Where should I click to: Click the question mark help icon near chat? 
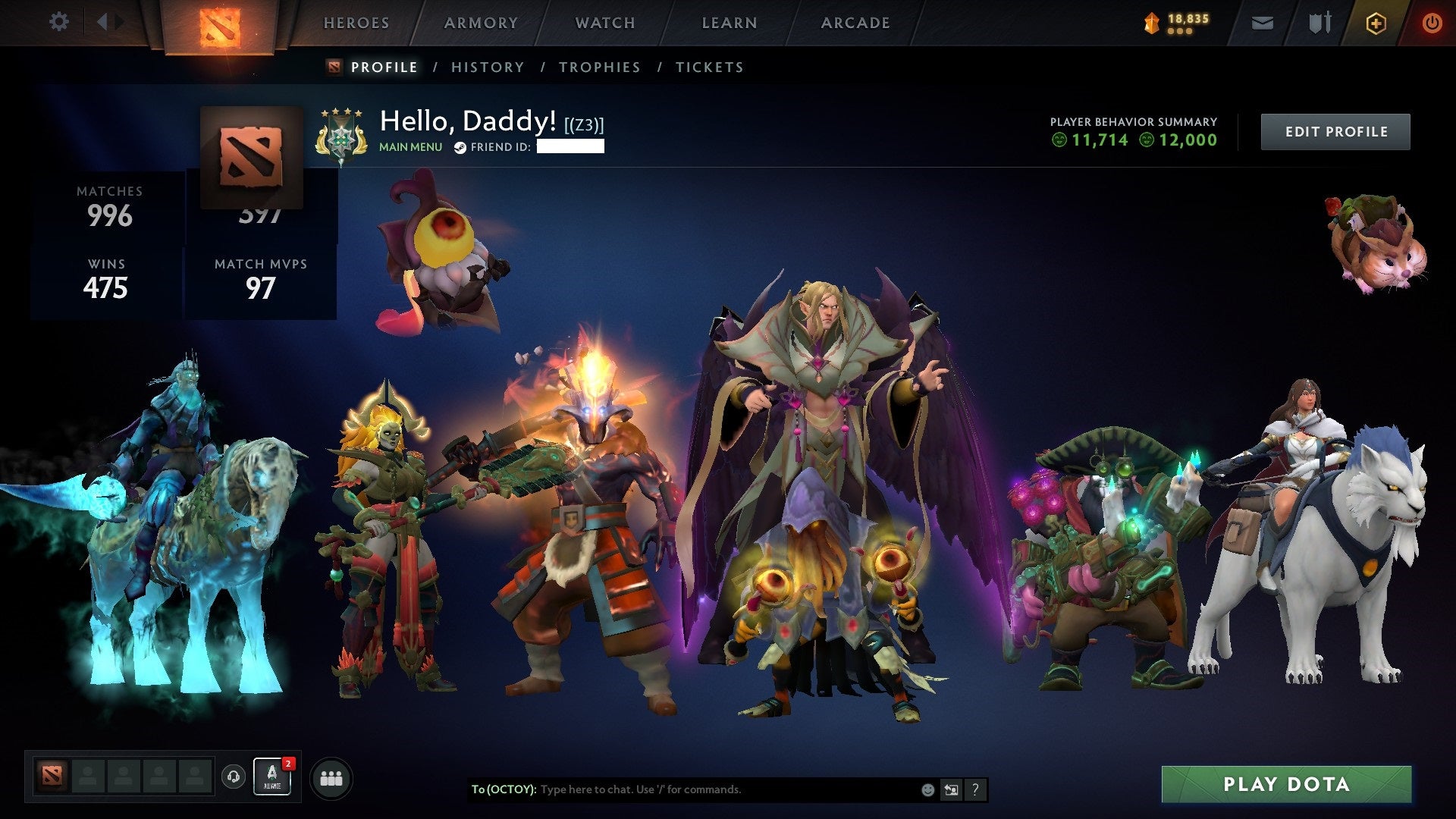coord(974,789)
